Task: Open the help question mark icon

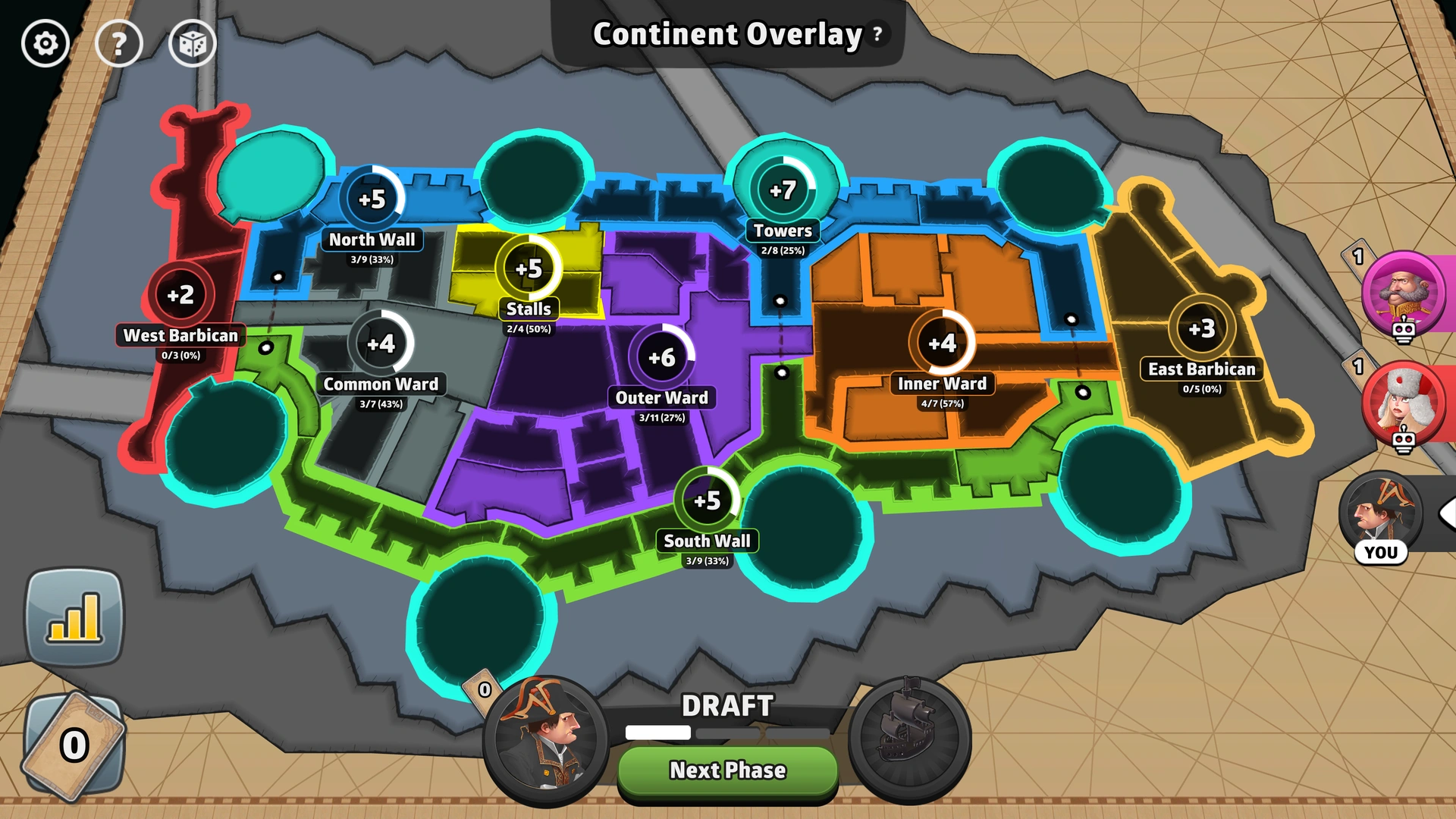Action: tap(119, 43)
